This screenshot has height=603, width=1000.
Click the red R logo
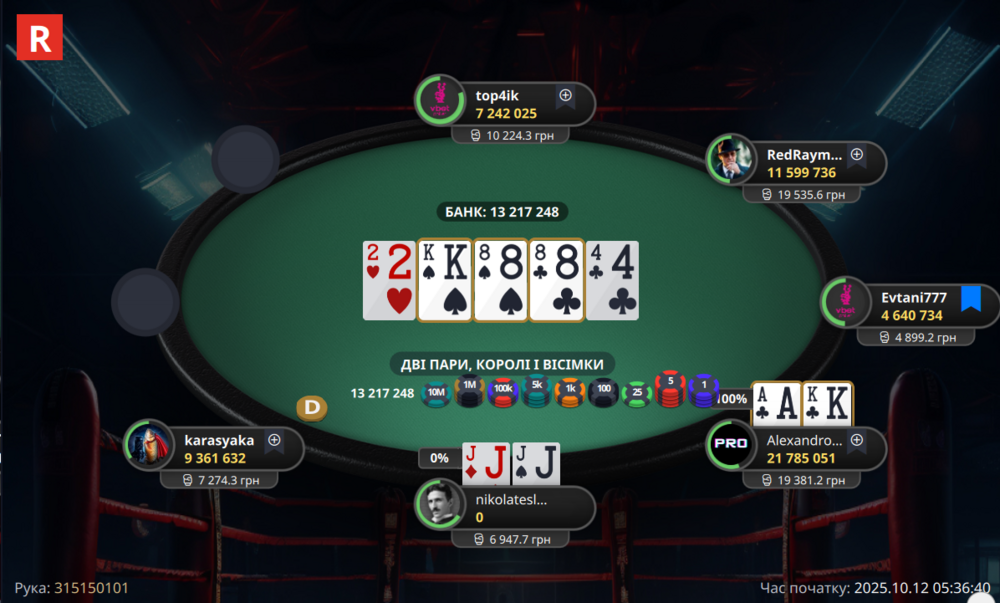[x=40, y=38]
